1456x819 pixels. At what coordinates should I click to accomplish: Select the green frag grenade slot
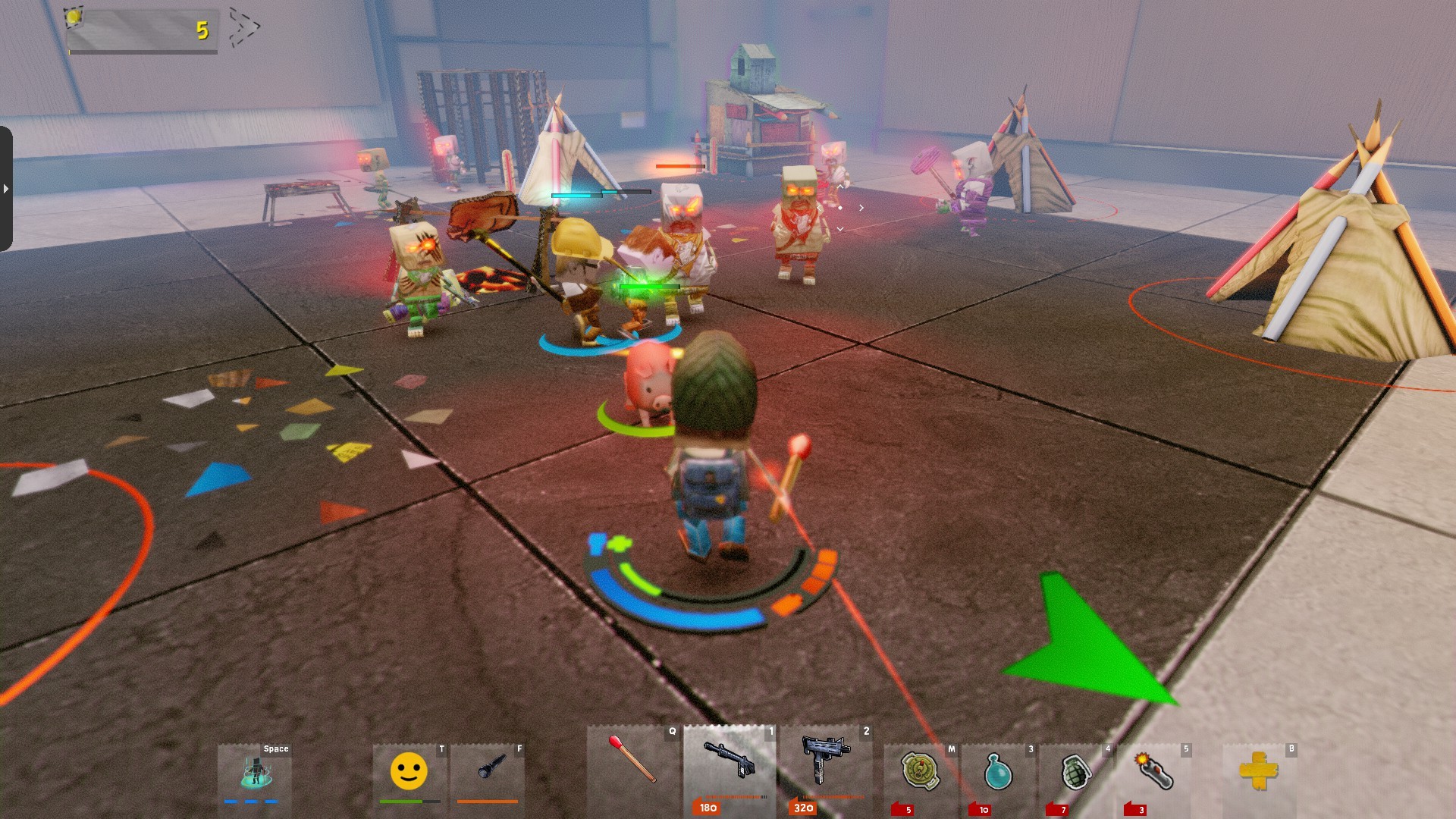pos(1075,772)
